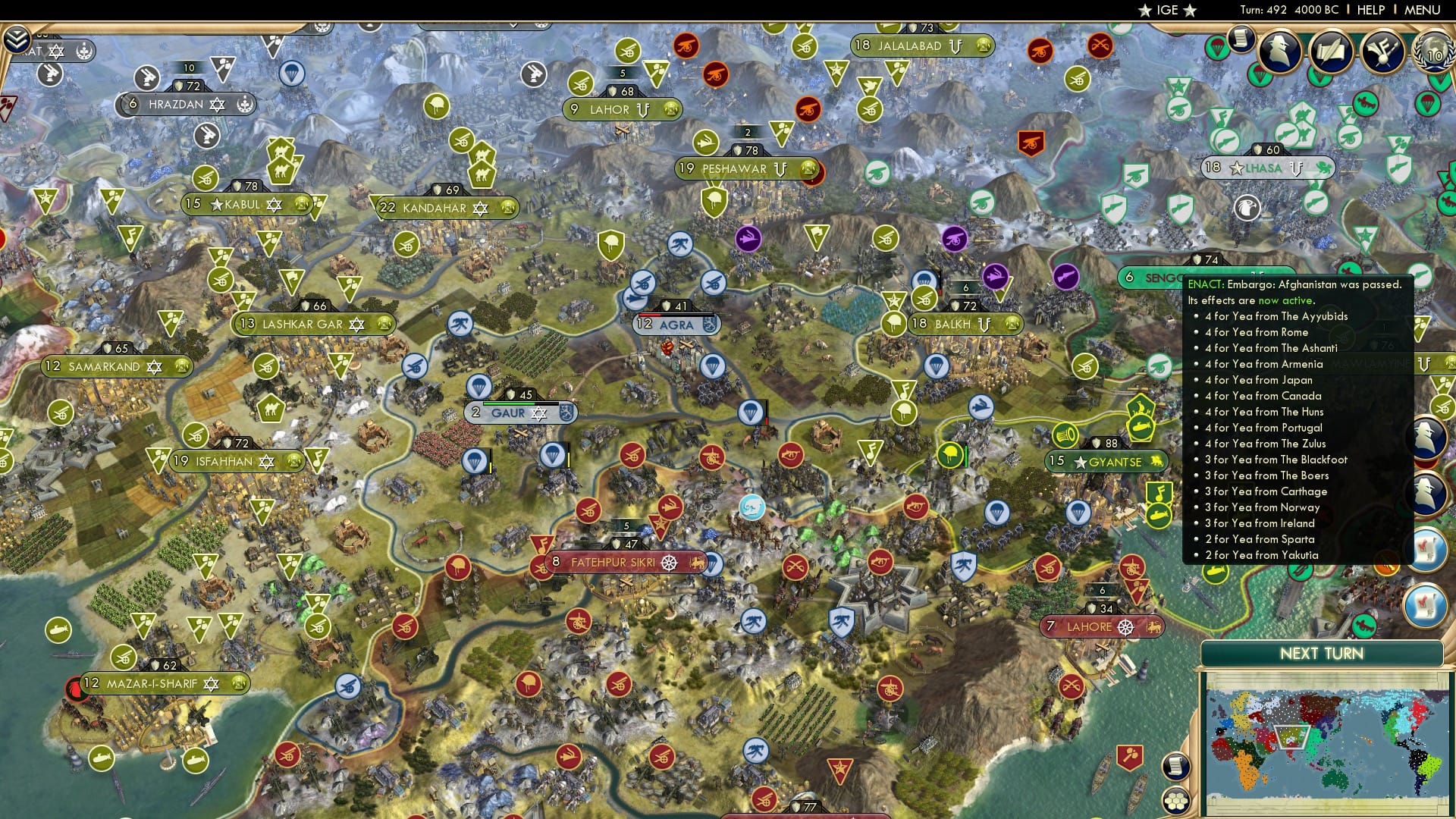This screenshot has width=1456, height=819.
Task: Open the Culture and Great Works overview
Action: [x=1382, y=52]
